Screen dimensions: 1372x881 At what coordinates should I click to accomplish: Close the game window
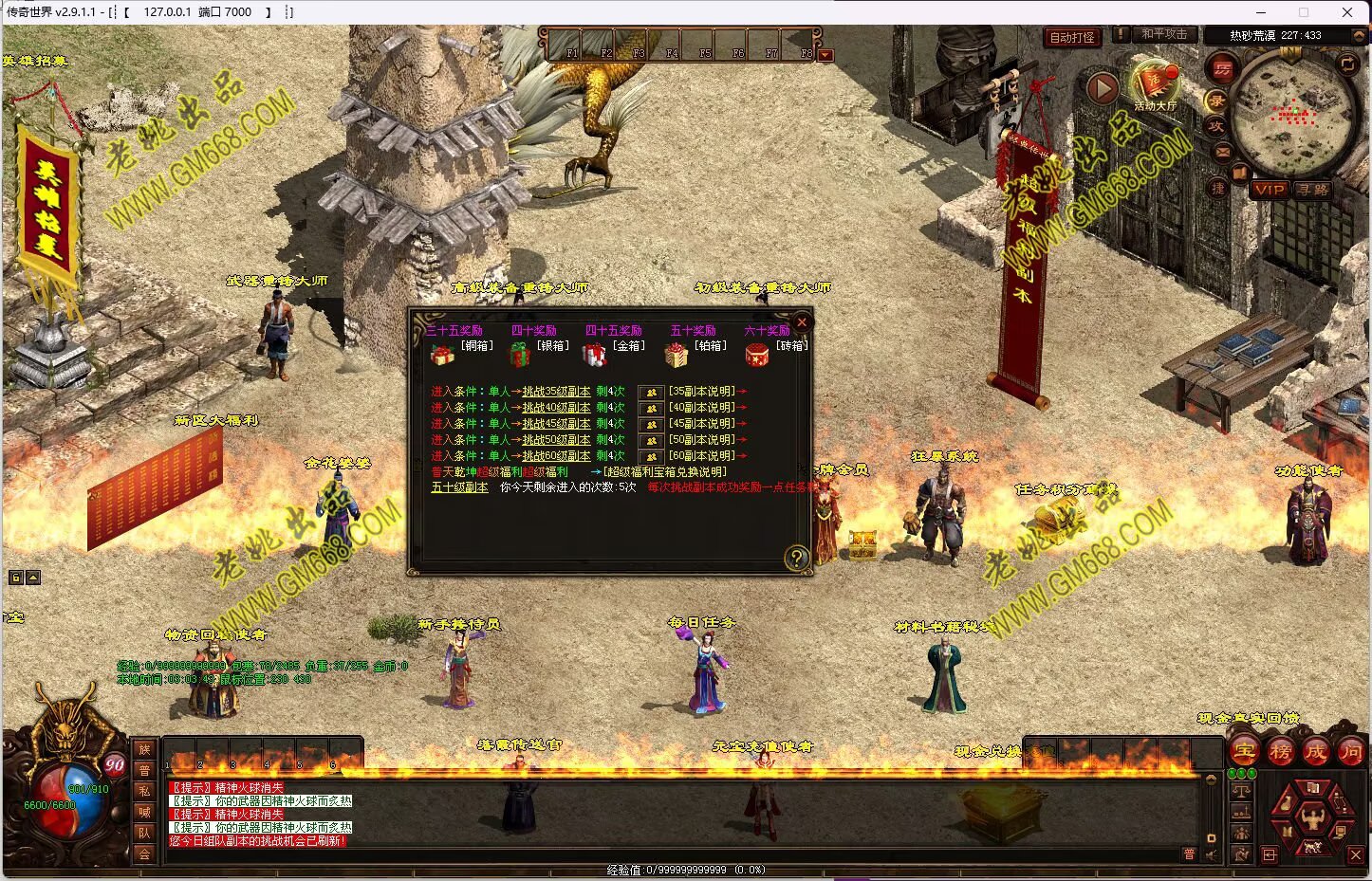click(1347, 12)
